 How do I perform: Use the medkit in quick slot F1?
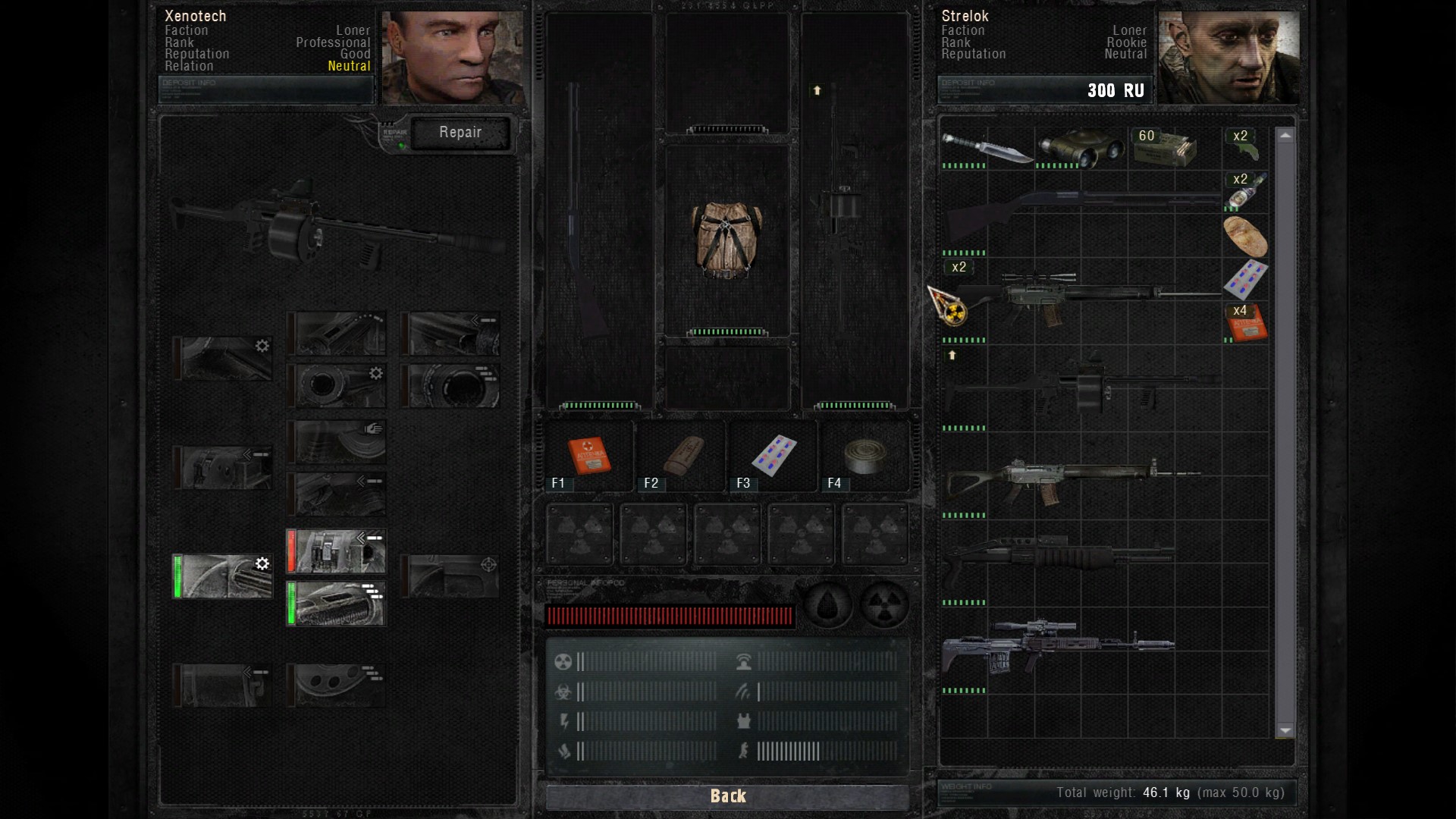coord(588,456)
